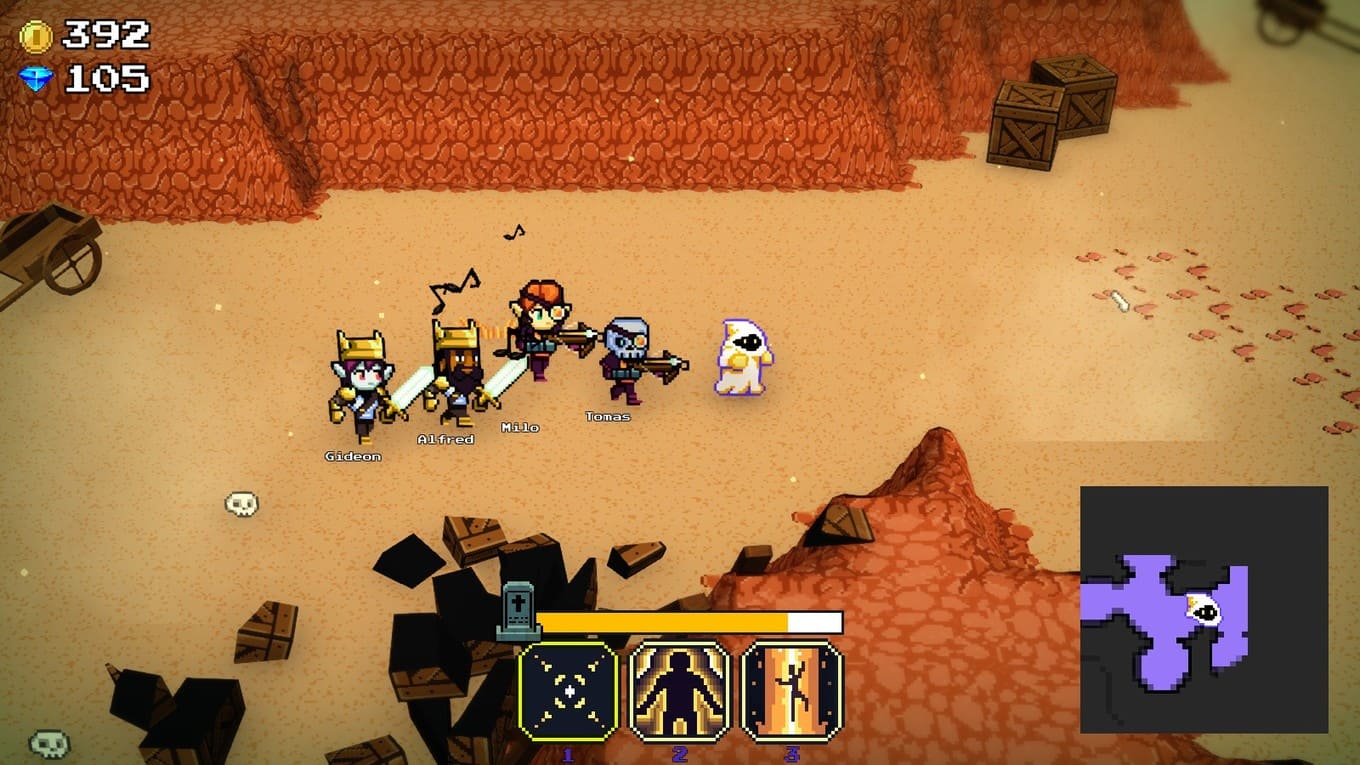Click the purple dungeon minimap
This screenshot has height=765, width=1360.
coord(1203,608)
